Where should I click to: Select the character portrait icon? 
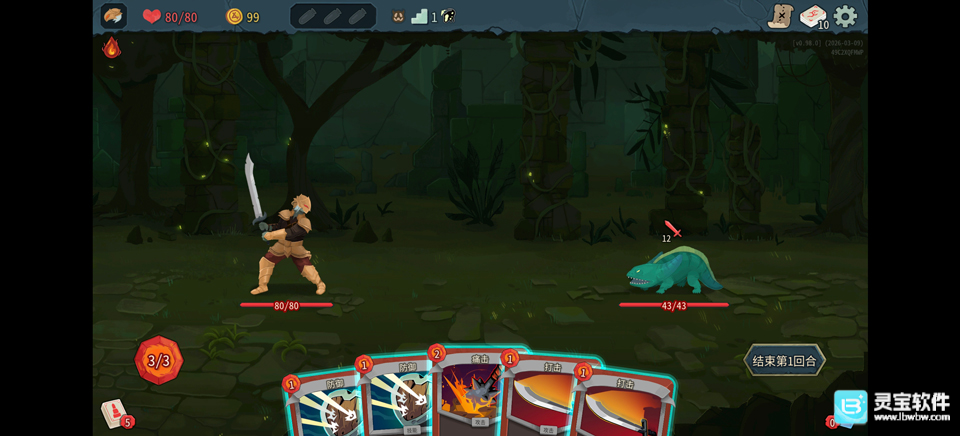[114, 16]
